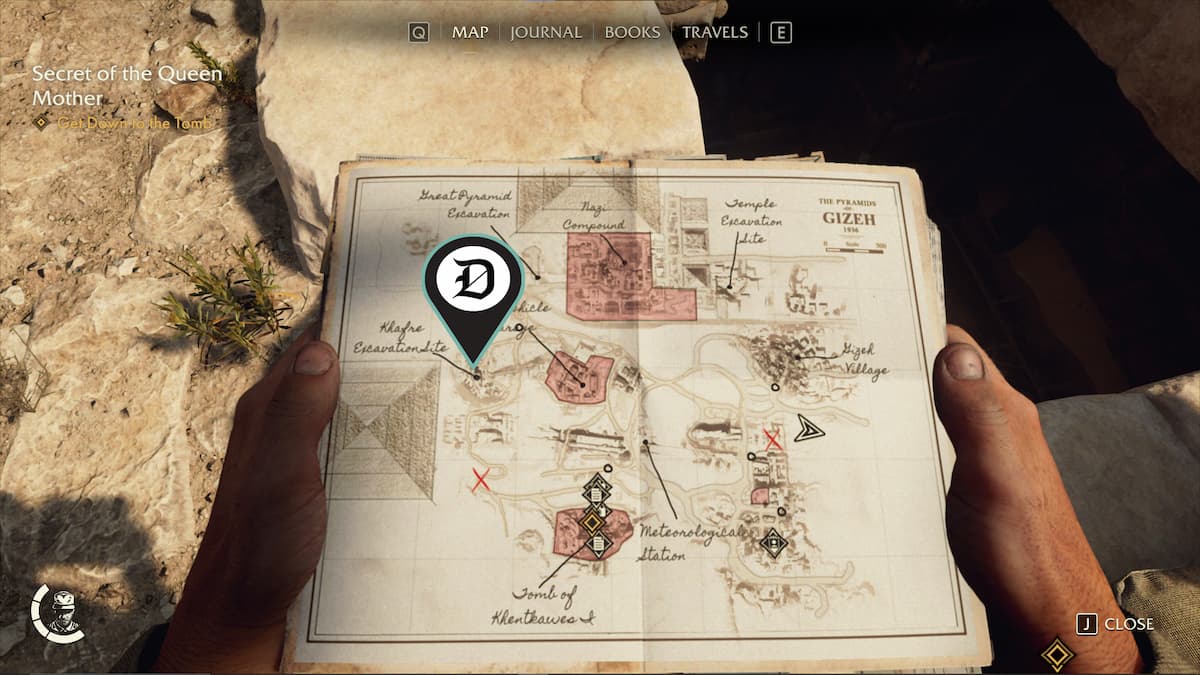This screenshot has height=675, width=1200.
Task: Select the red X beside the player arrow
Action: pos(772,438)
